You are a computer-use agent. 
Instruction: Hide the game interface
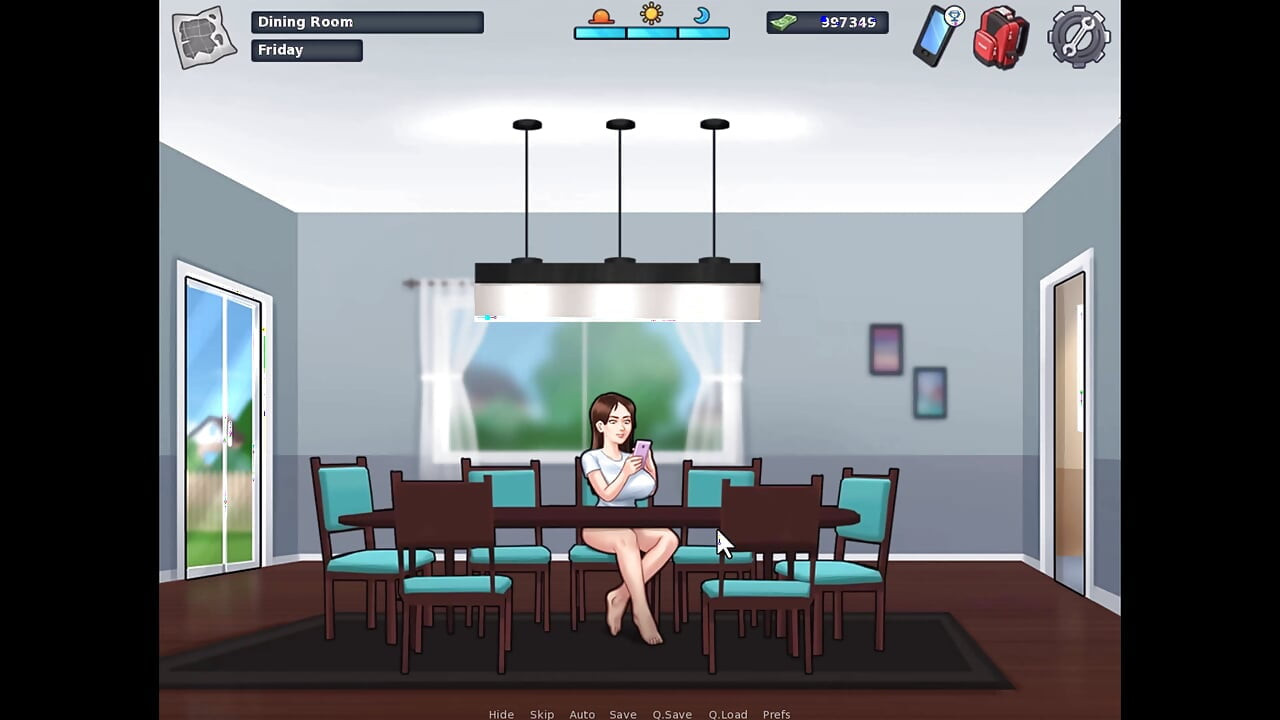point(501,714)
